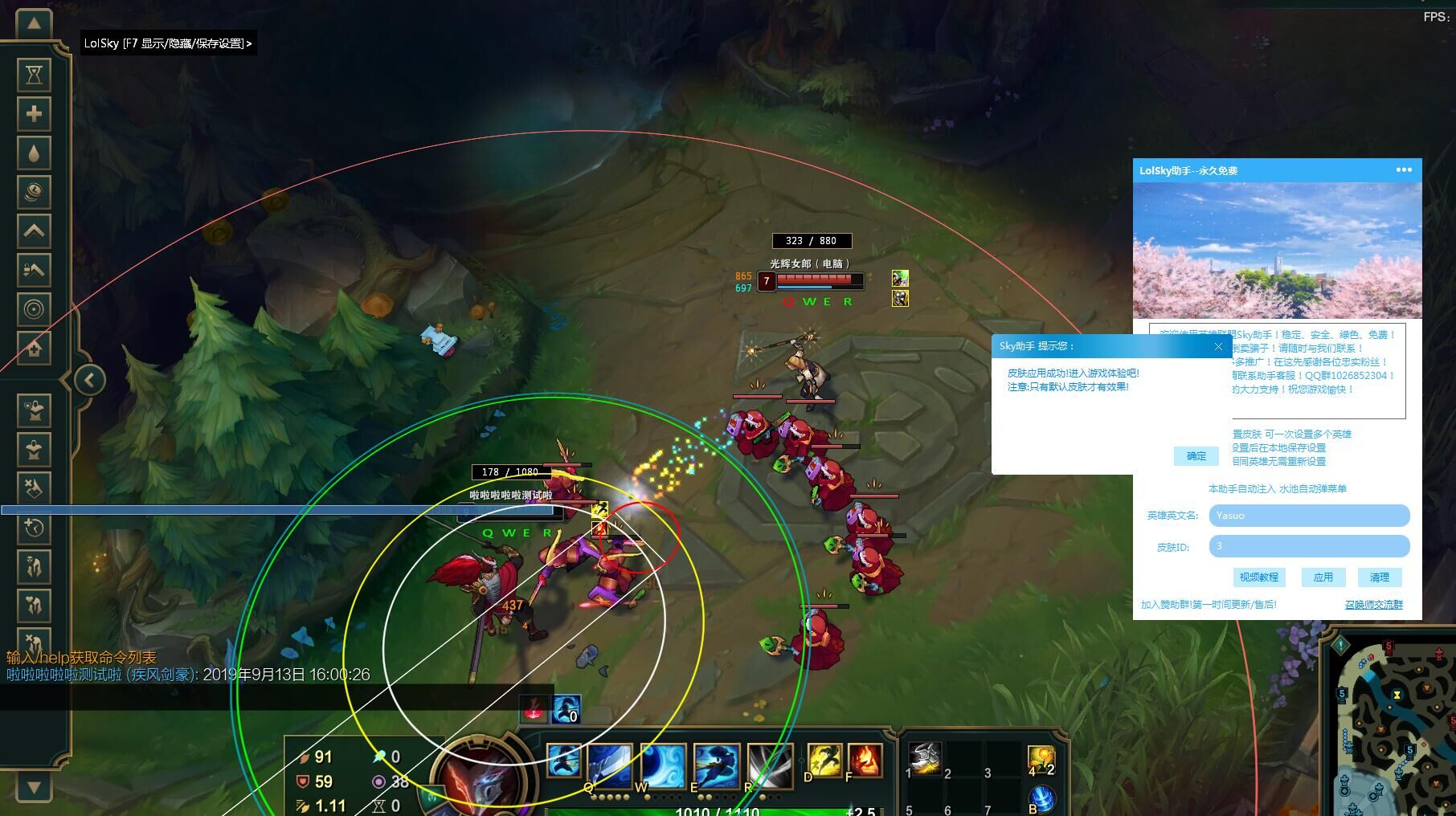The height and width of the screenshot is (816, 1456).
Task: Select the item in inventory slot 1
Action: pyautogui.click(x=925, y=757)
